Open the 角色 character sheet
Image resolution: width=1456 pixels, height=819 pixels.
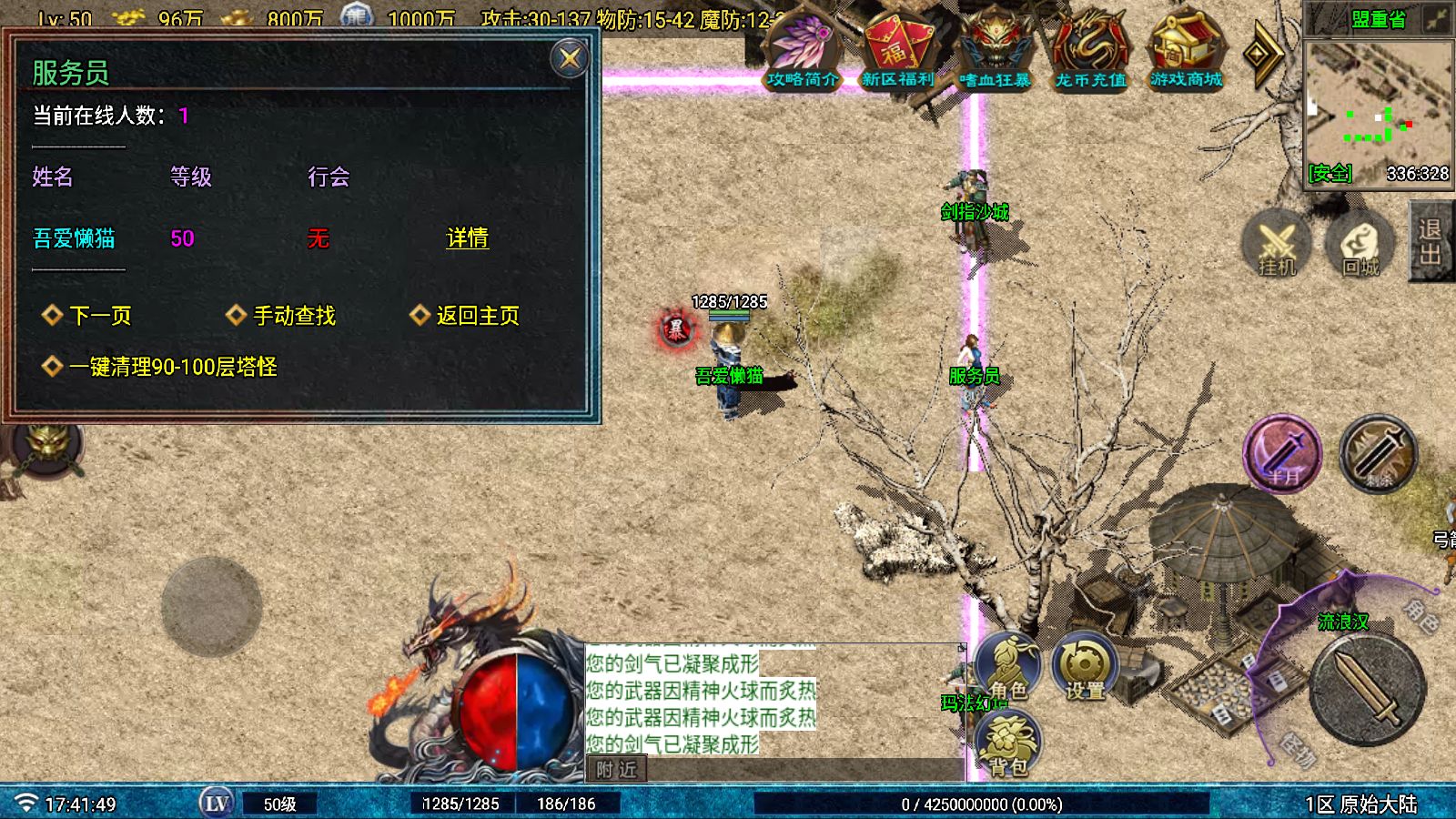click(x=1009, y=669)
